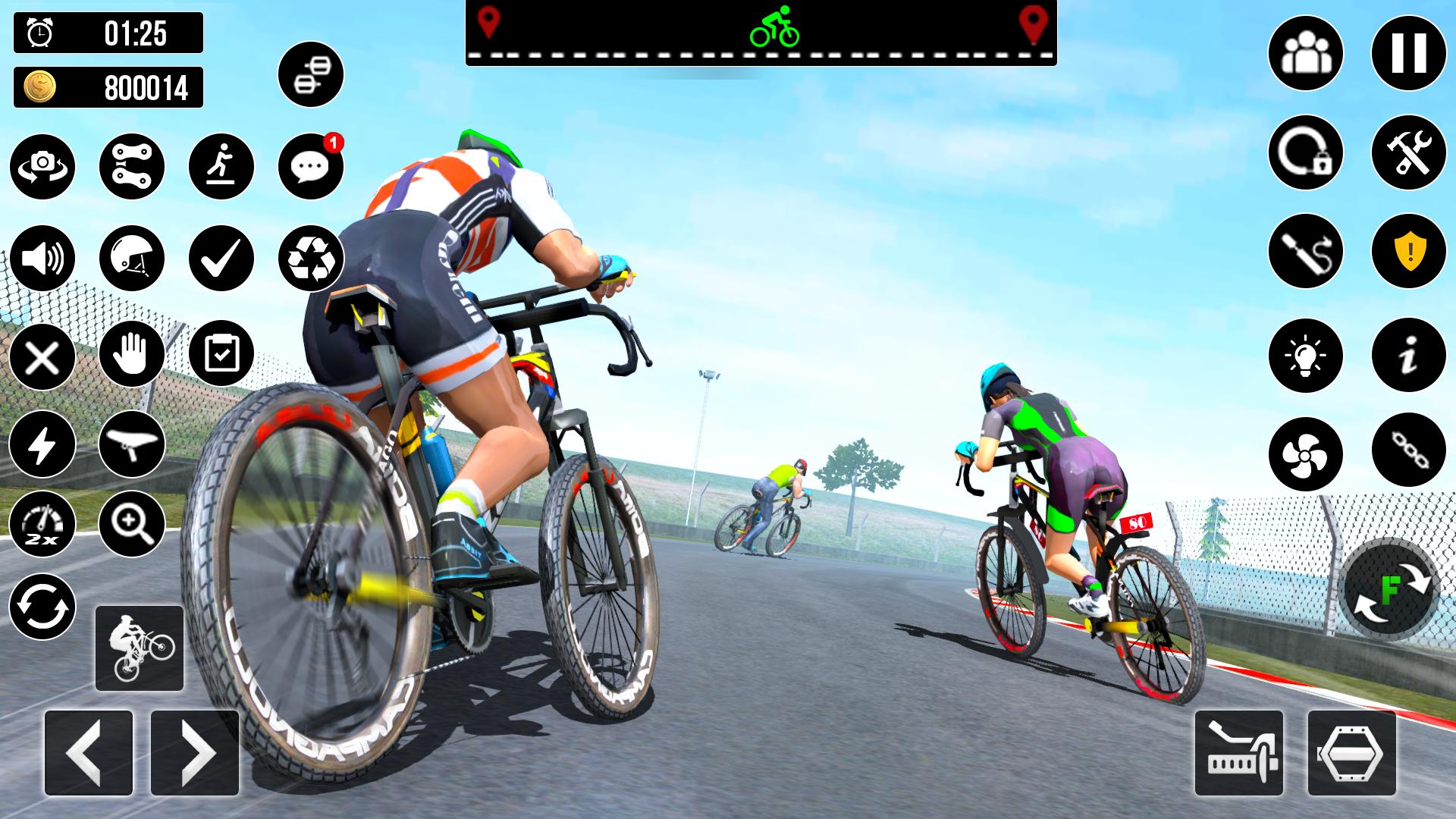The height and width of the screenshot is (819, 1456).
Task: Click the recycle symbol icon
Action: coord(311,258)
